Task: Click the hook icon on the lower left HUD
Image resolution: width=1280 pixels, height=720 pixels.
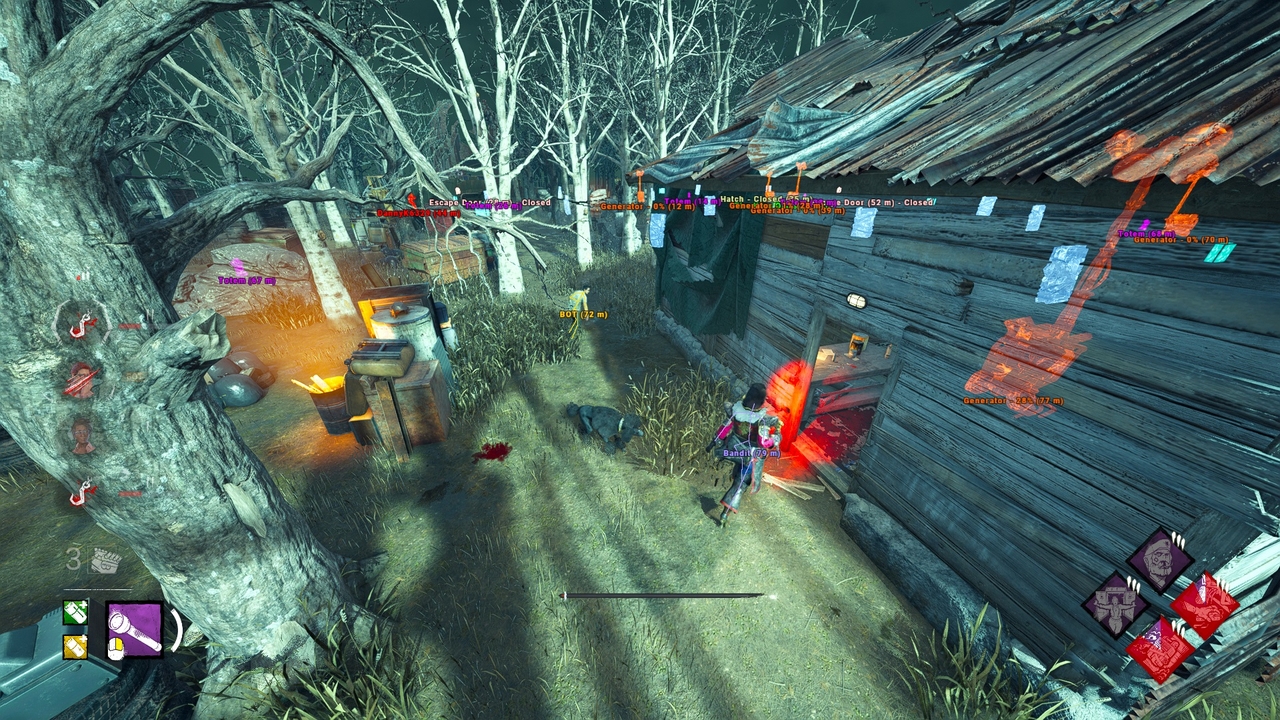Action: [78, 490]
